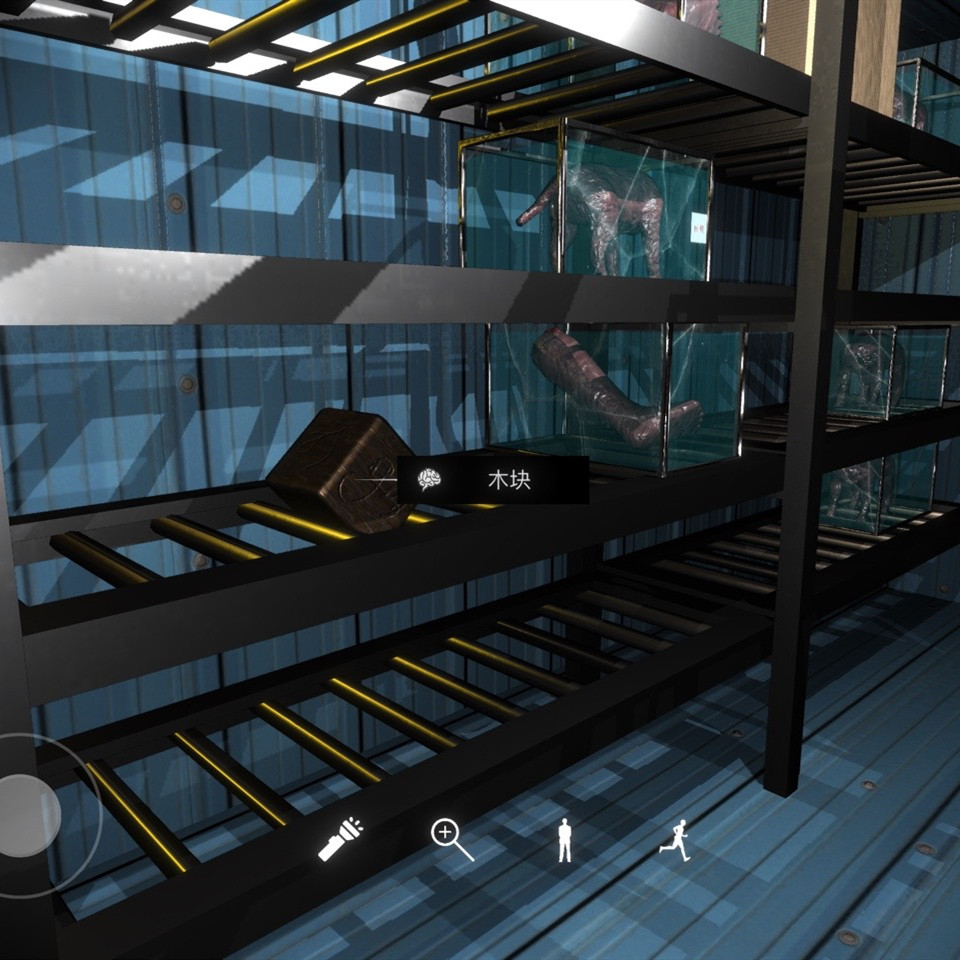Click the 木块 interaction prompt

pyautogui.click(x=492, y=480)
